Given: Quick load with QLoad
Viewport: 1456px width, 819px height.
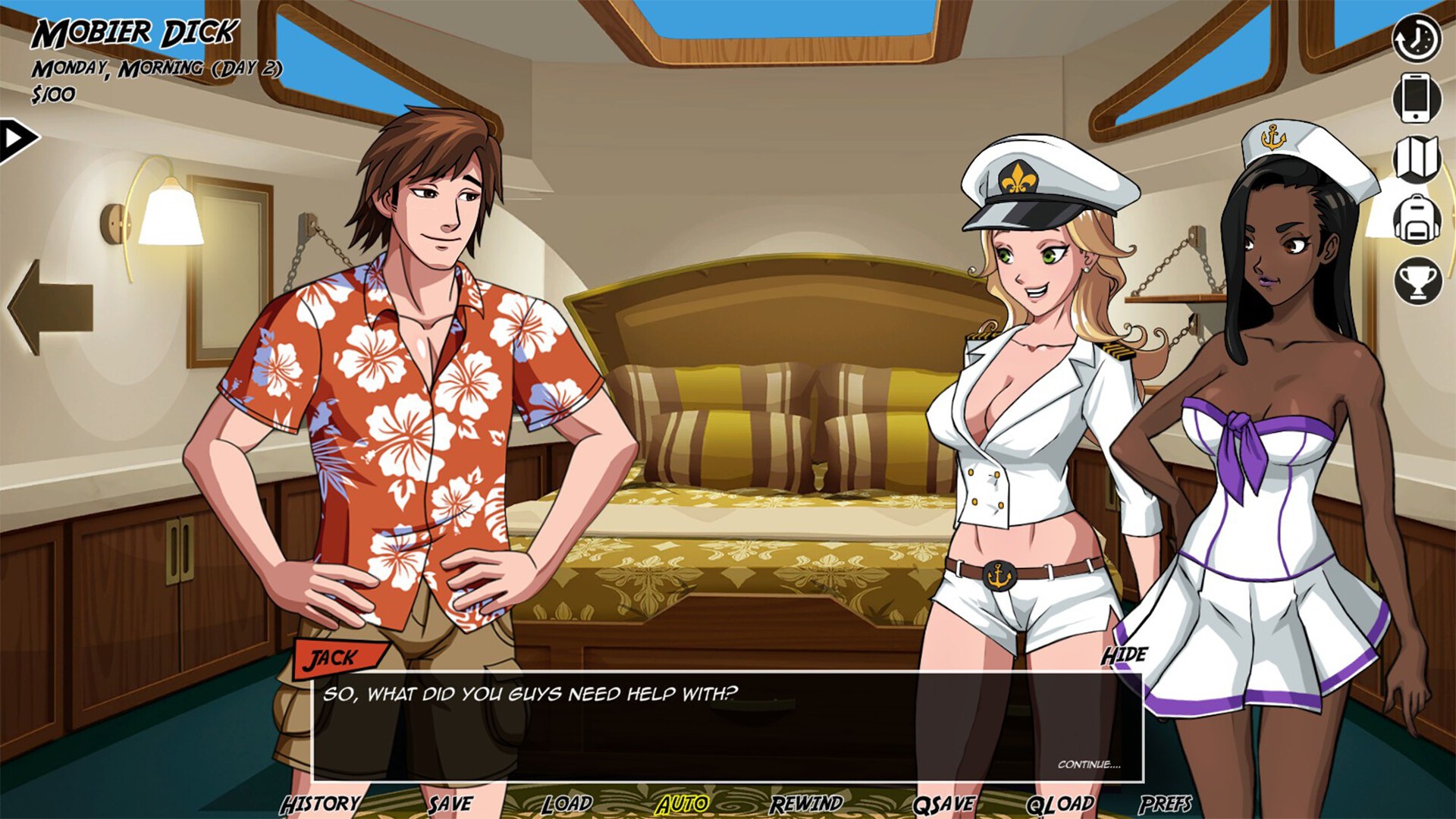Looking at the screenshot, I should click(1059, 804).
